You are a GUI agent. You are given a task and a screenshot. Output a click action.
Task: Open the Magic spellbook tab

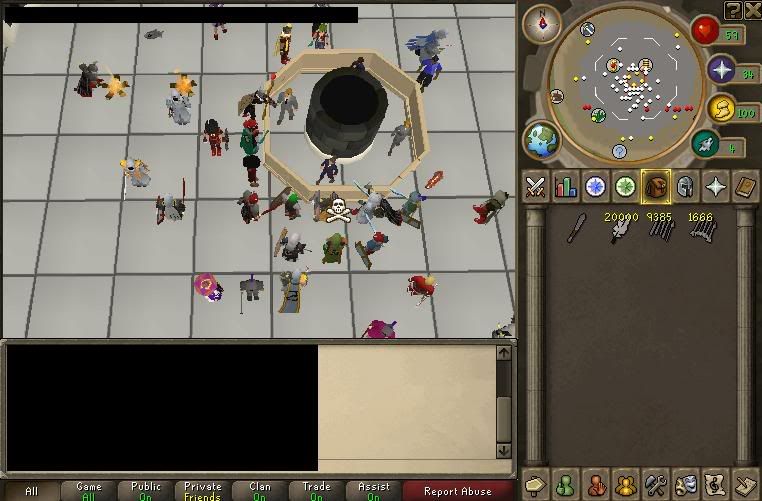(746, 187)
